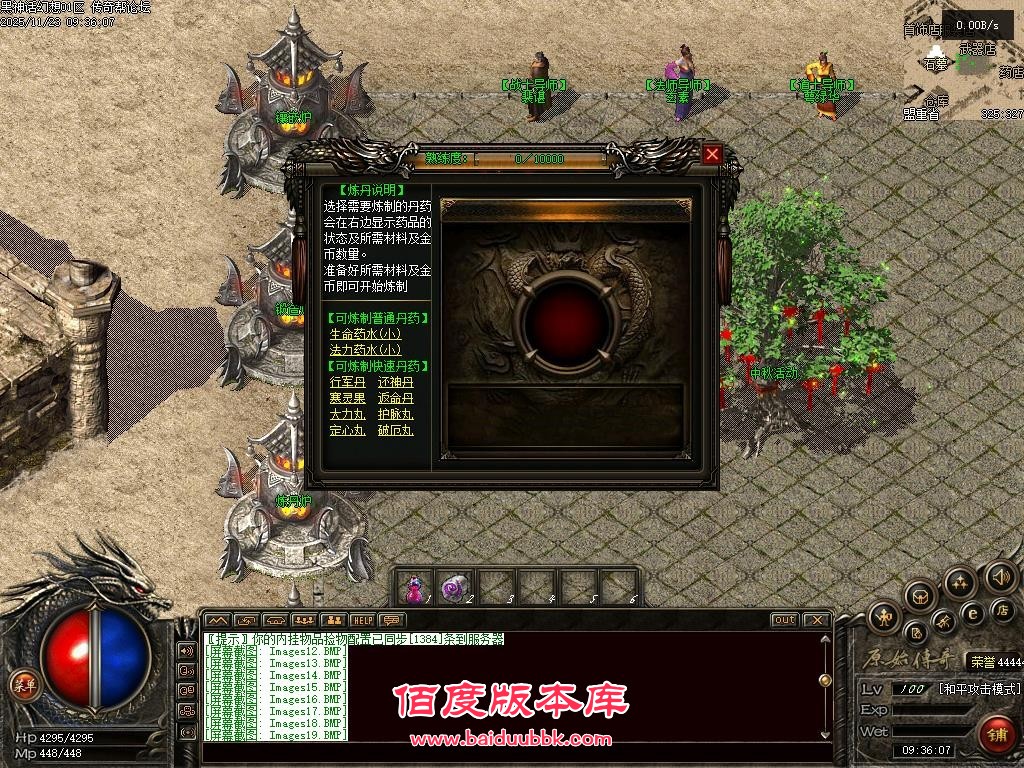Select the 返命丹 recipe
This screenshot has width=1024, height=768.
click(x=395, y=398)
